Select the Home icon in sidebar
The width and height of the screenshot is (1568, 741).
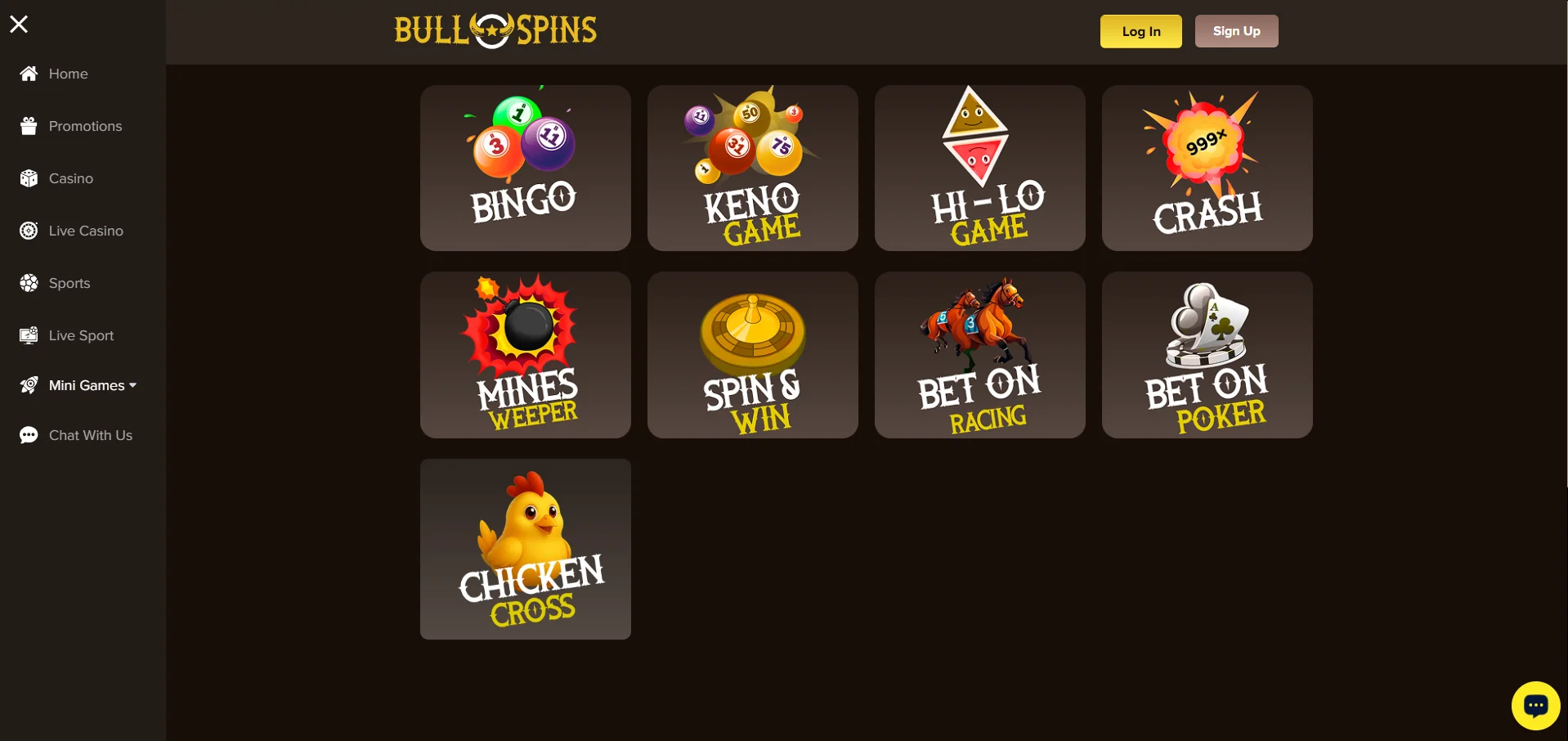pos(29,74)
